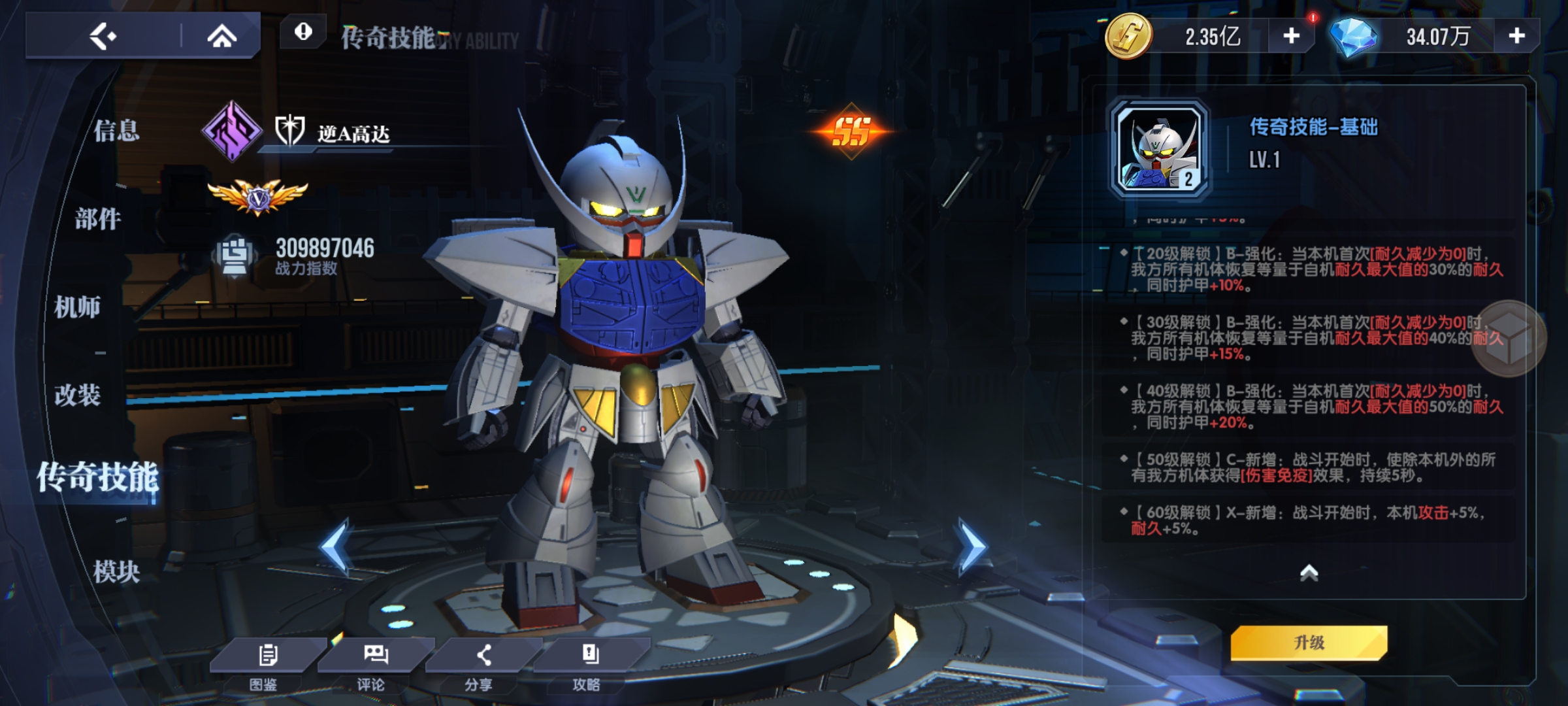Upgrade the skill with 升级
Viewport: 1568px width, 706px height.
click(1309, 643)
